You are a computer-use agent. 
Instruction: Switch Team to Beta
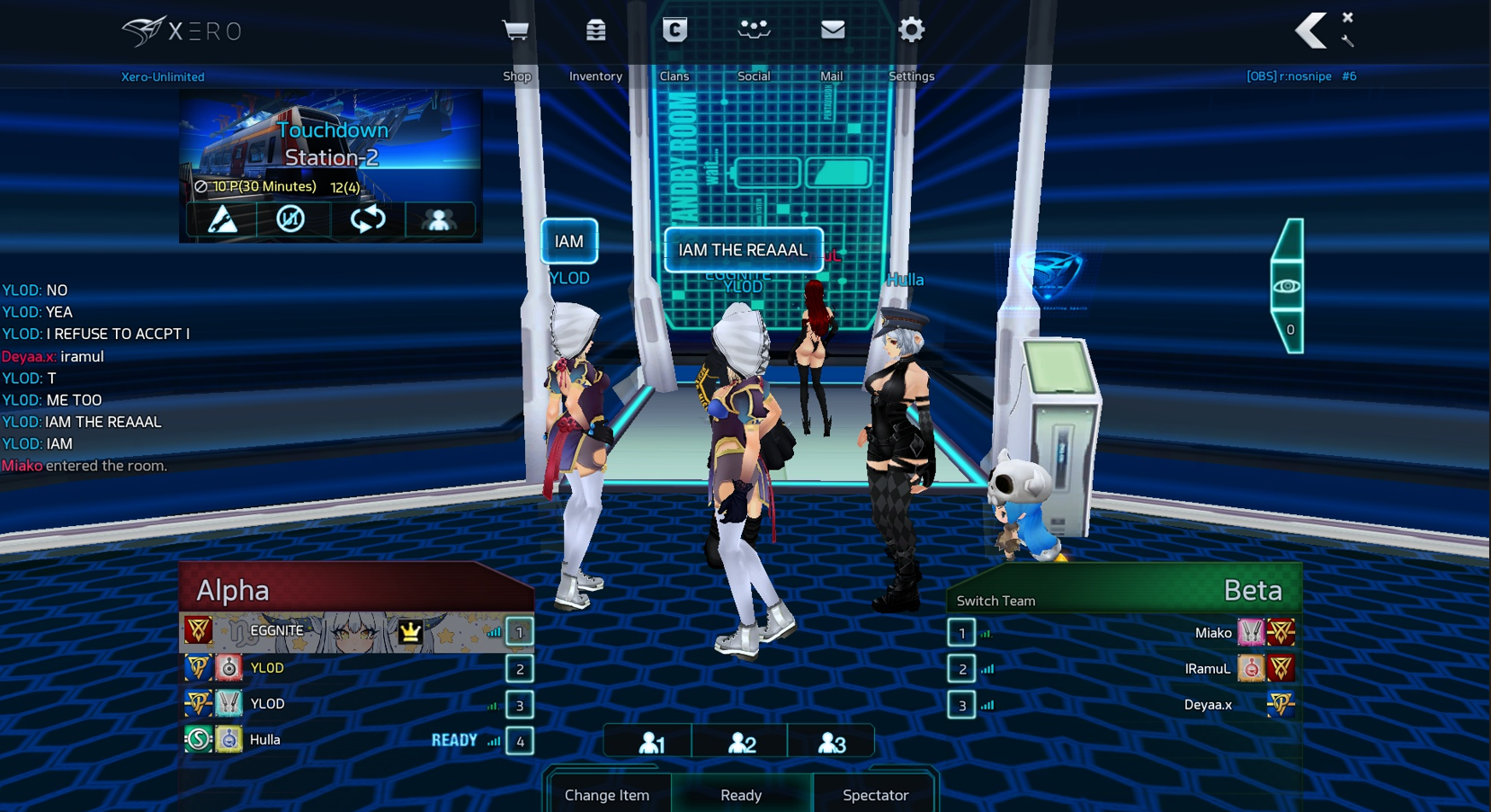995,601
